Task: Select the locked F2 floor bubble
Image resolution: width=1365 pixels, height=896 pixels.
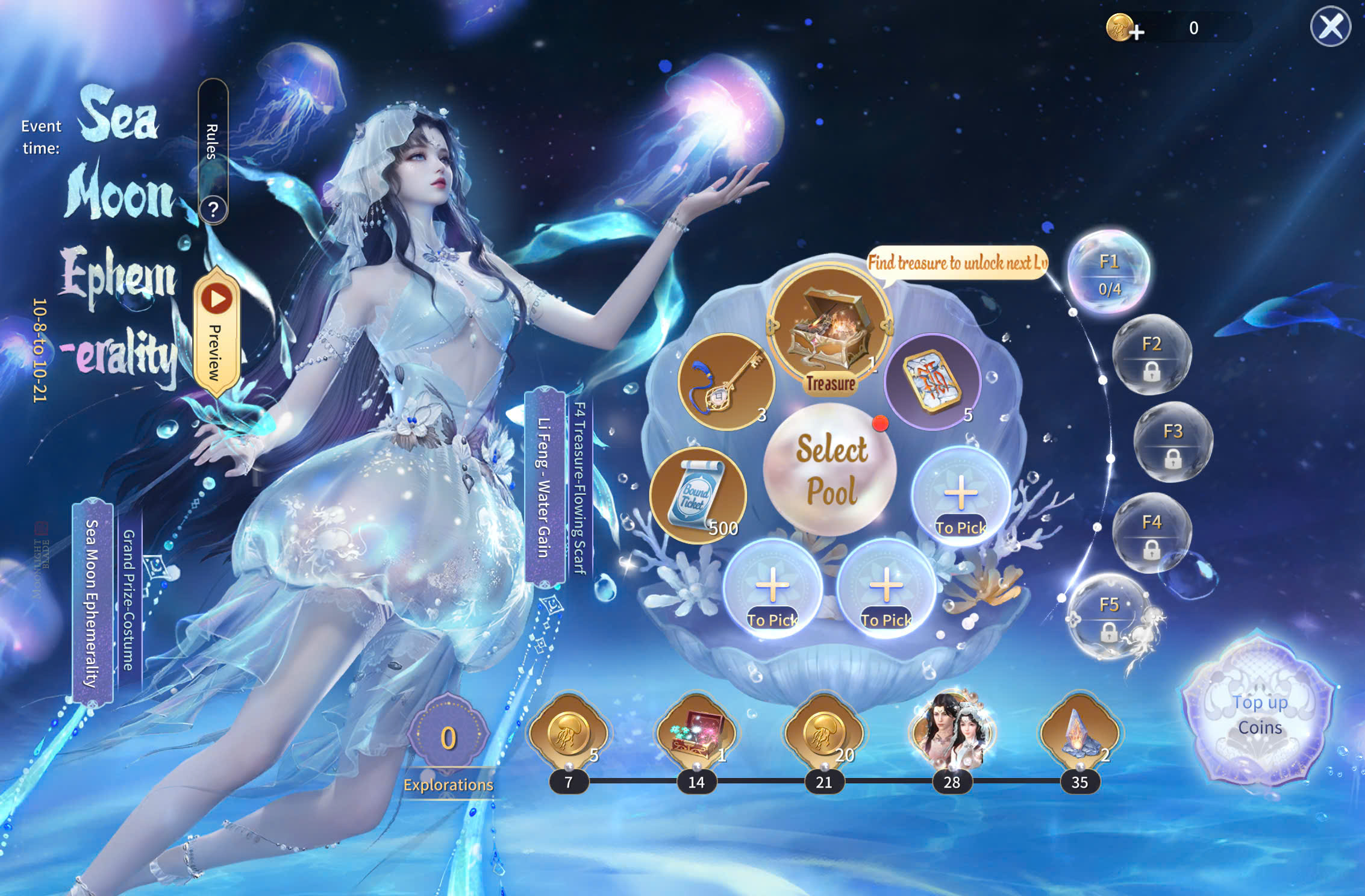Action: (1151, 355)
